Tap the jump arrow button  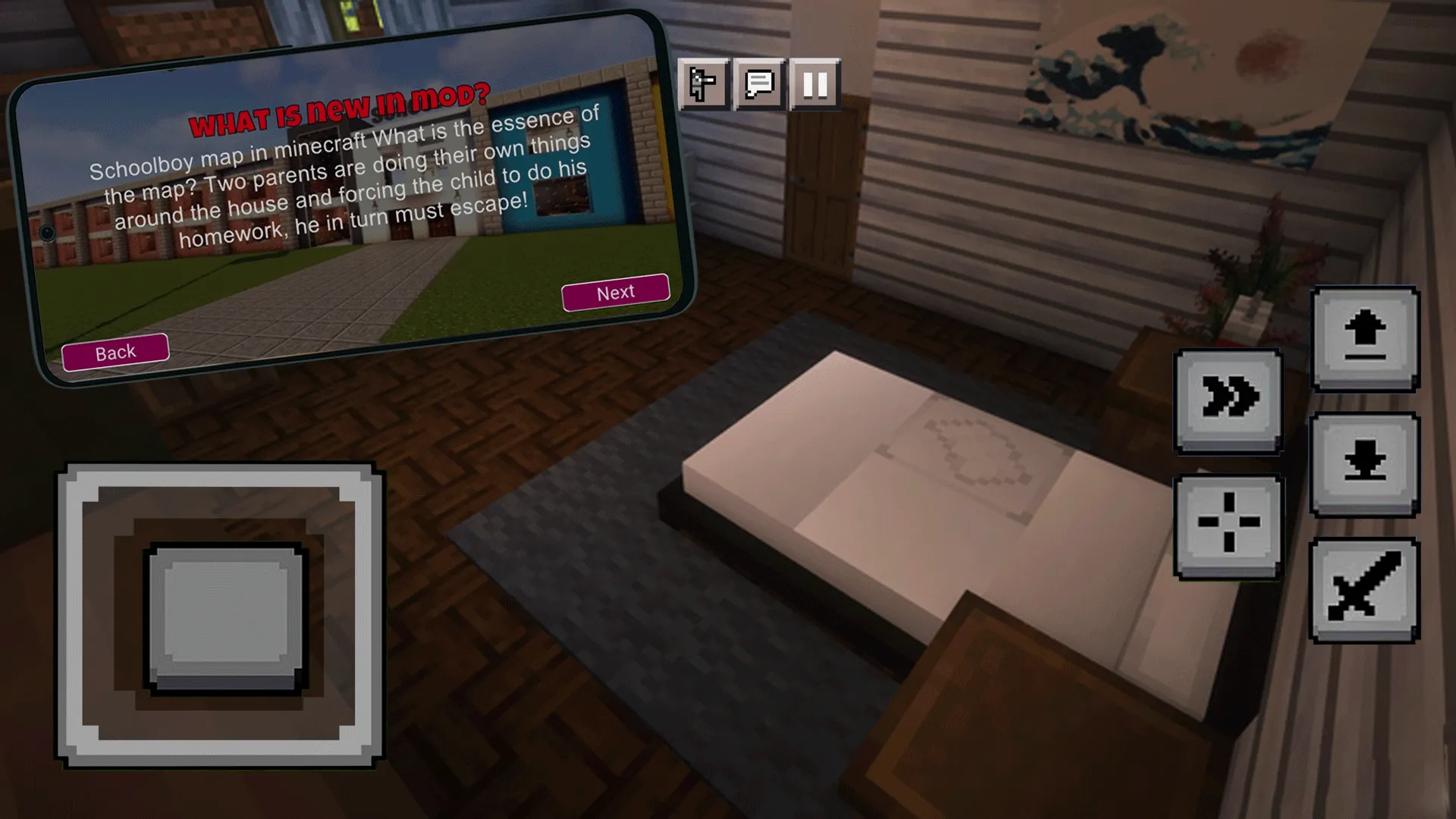coord(1365,341)
